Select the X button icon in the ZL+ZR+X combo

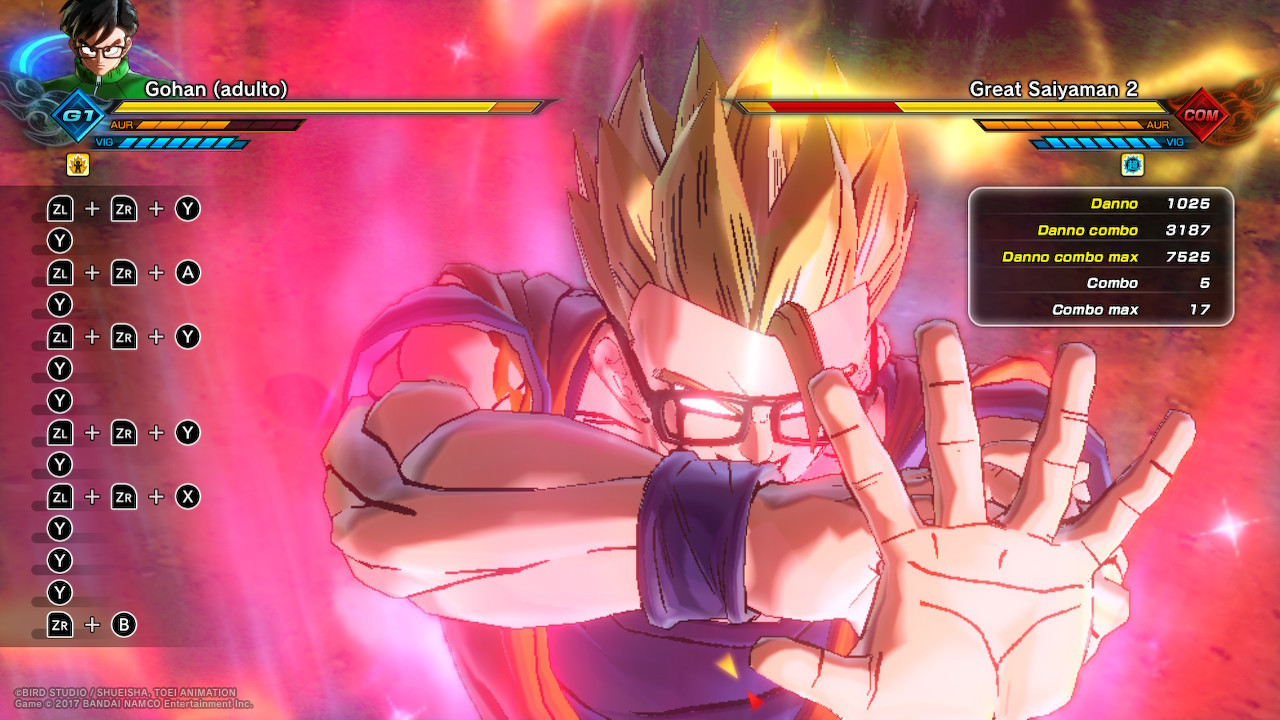click(187, 496)
